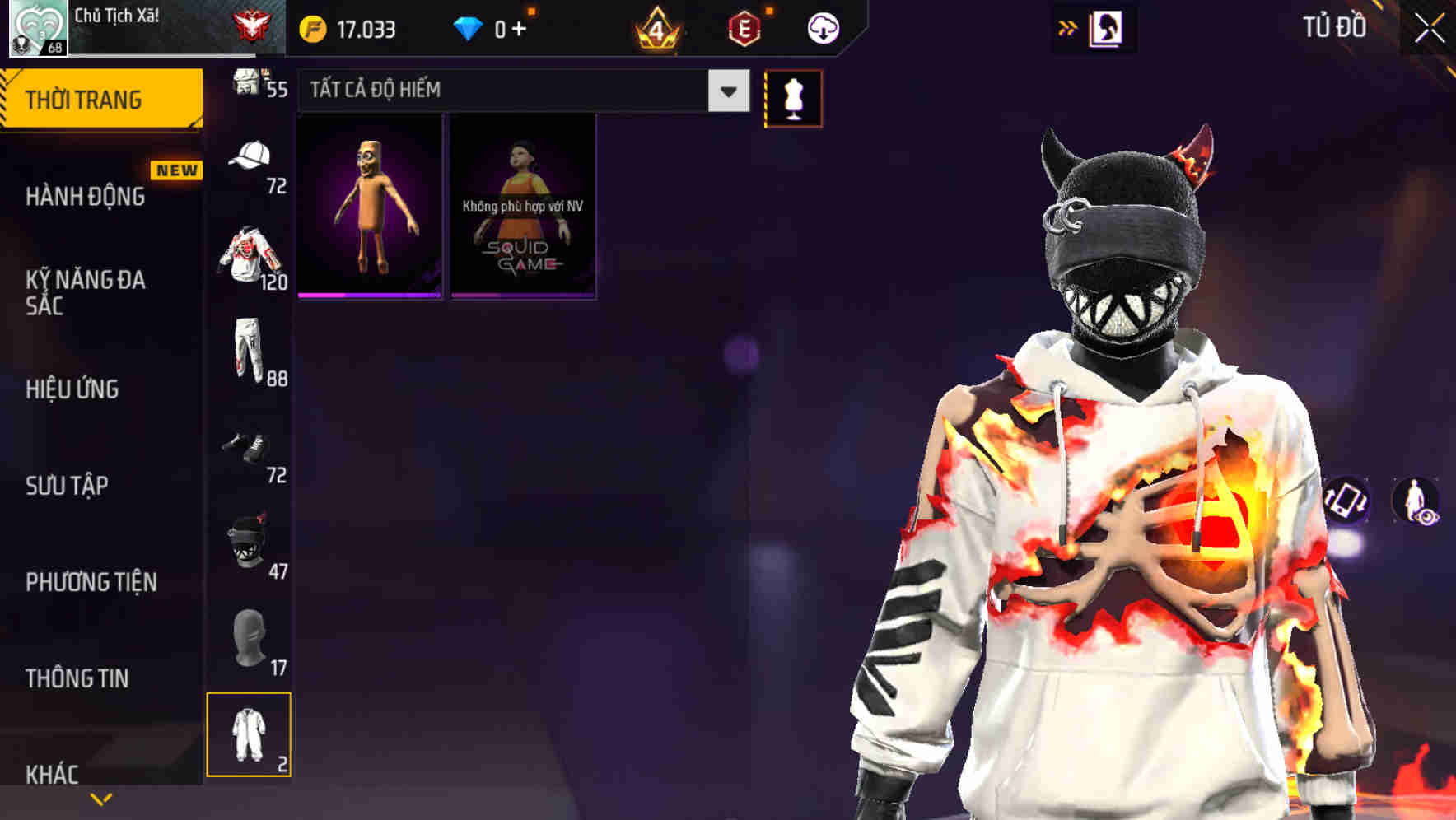Collapse the panel using the double-arrow chevron

pyautogui.click(x=1068, y=27)
